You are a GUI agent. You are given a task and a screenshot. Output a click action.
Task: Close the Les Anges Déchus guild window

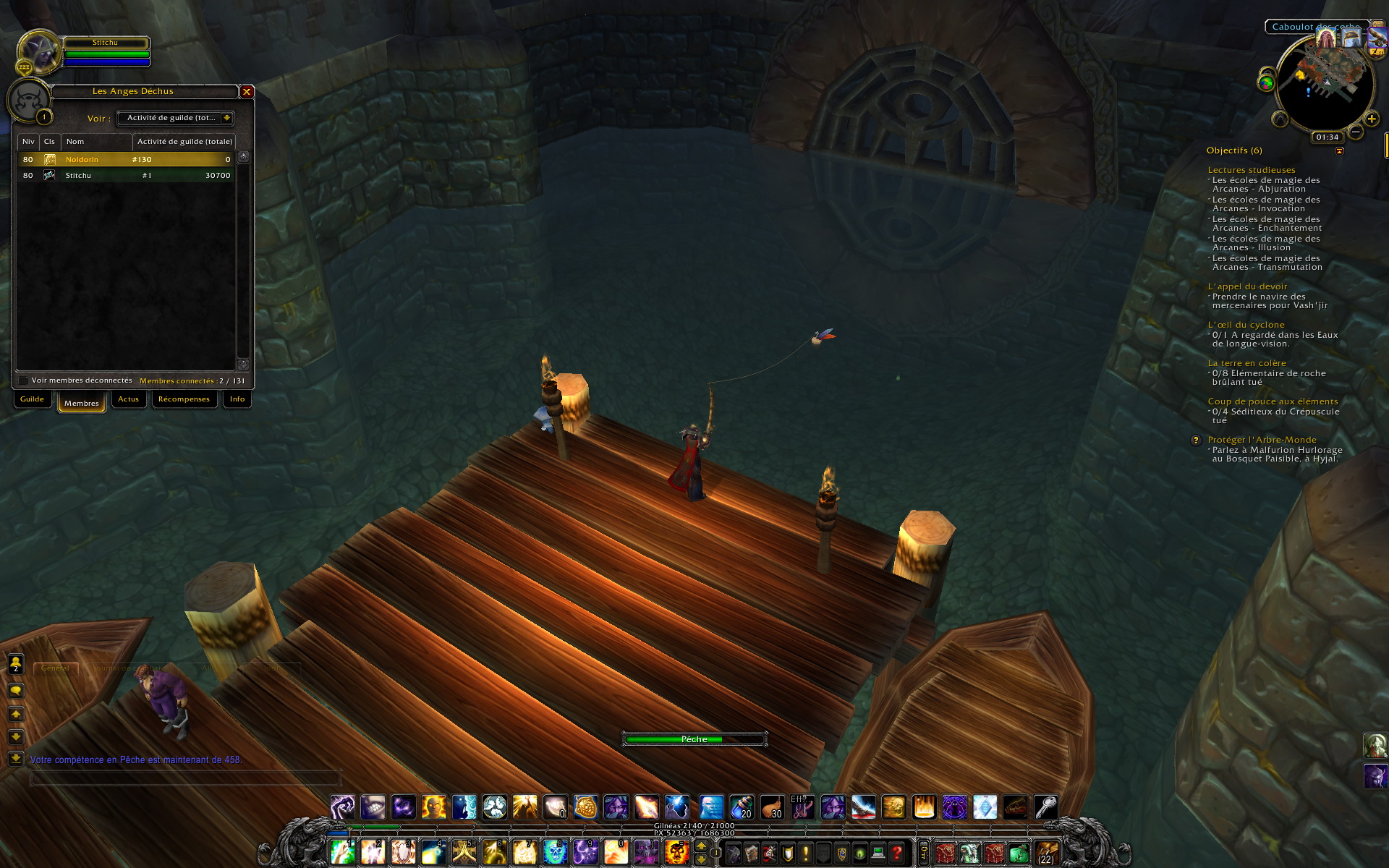247,92
